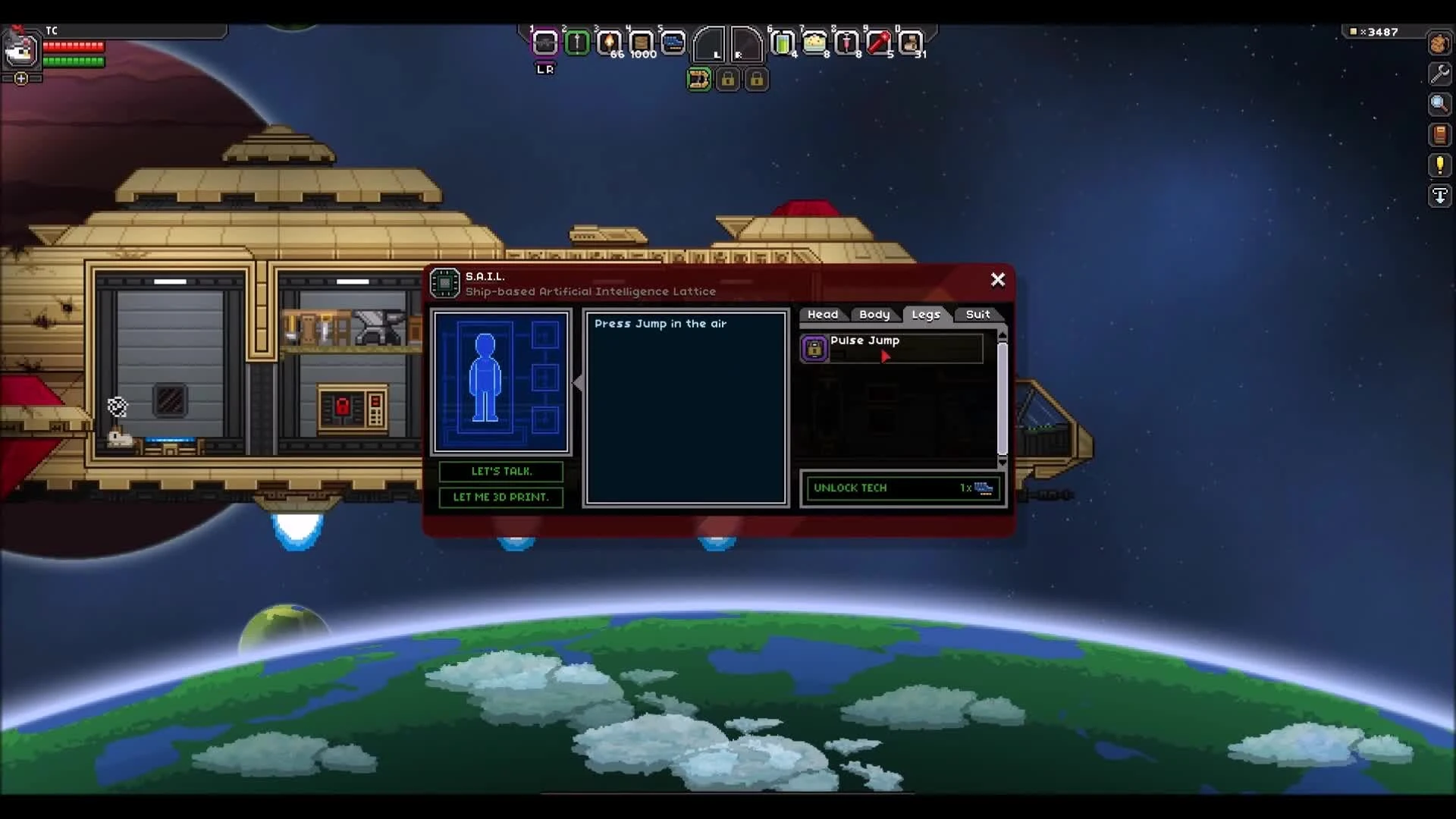The width and height of the screenshot is (1456, 819).
Task: Click the LET'S TALK button
Action: (x=500, y=472)
